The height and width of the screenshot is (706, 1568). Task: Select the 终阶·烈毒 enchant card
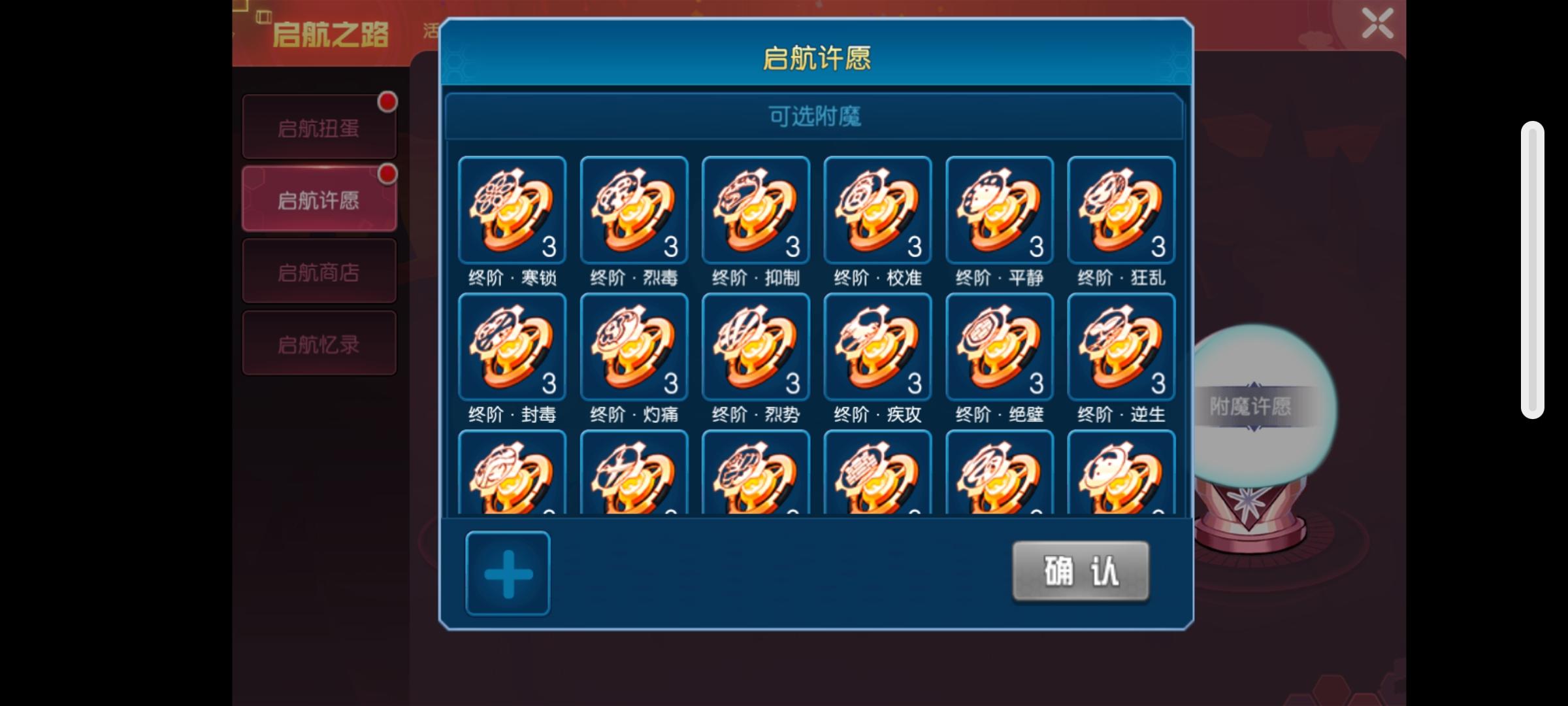(x=633, y=210)
